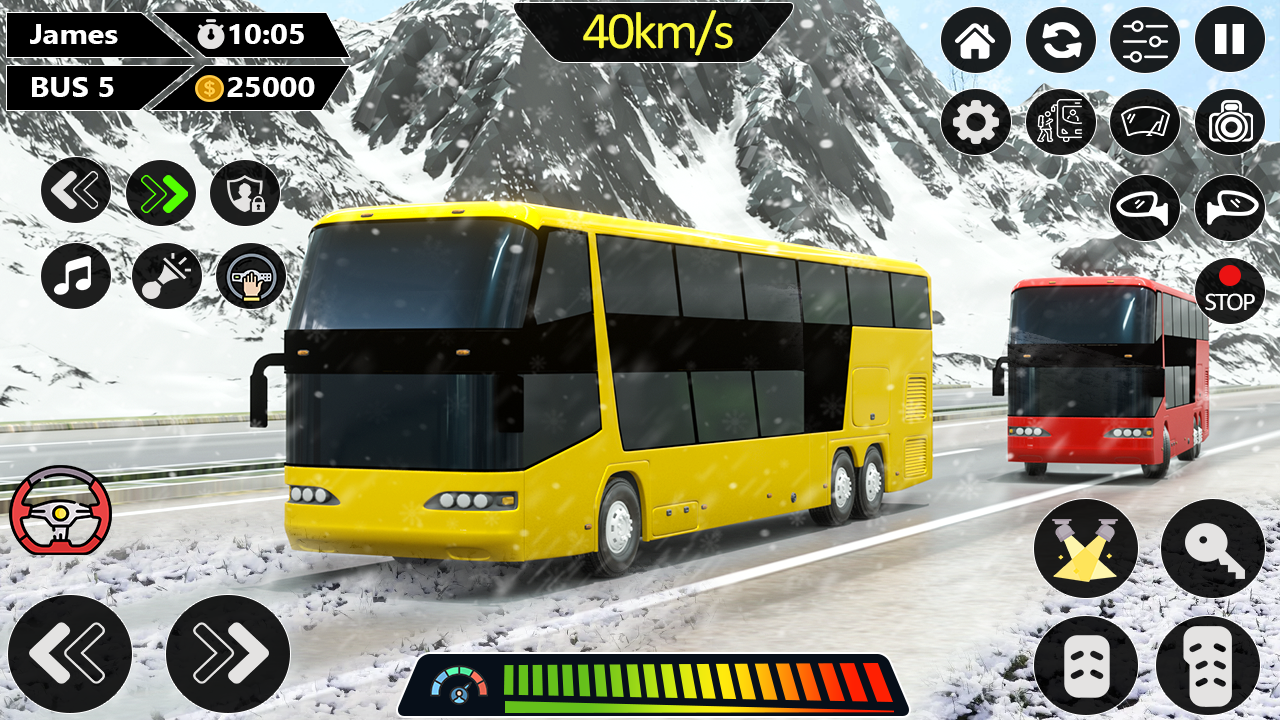Open the in-game settings gear
This screenshot has width=1280, height=720.
[x=975, y=121]
